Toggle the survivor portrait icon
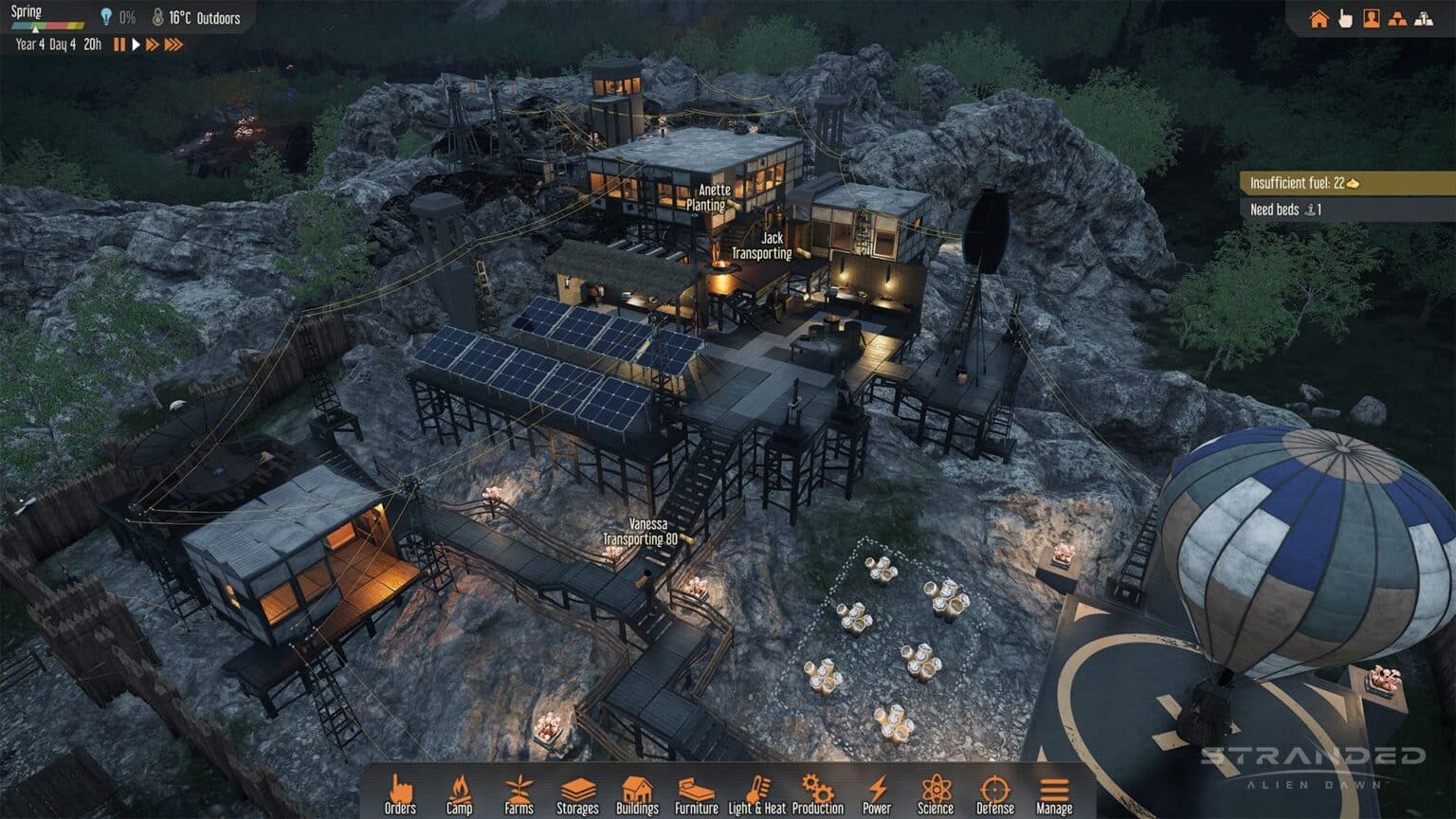Image resolution: width=1456 pixels, height=819 pixels. (x=1371, y=19)
